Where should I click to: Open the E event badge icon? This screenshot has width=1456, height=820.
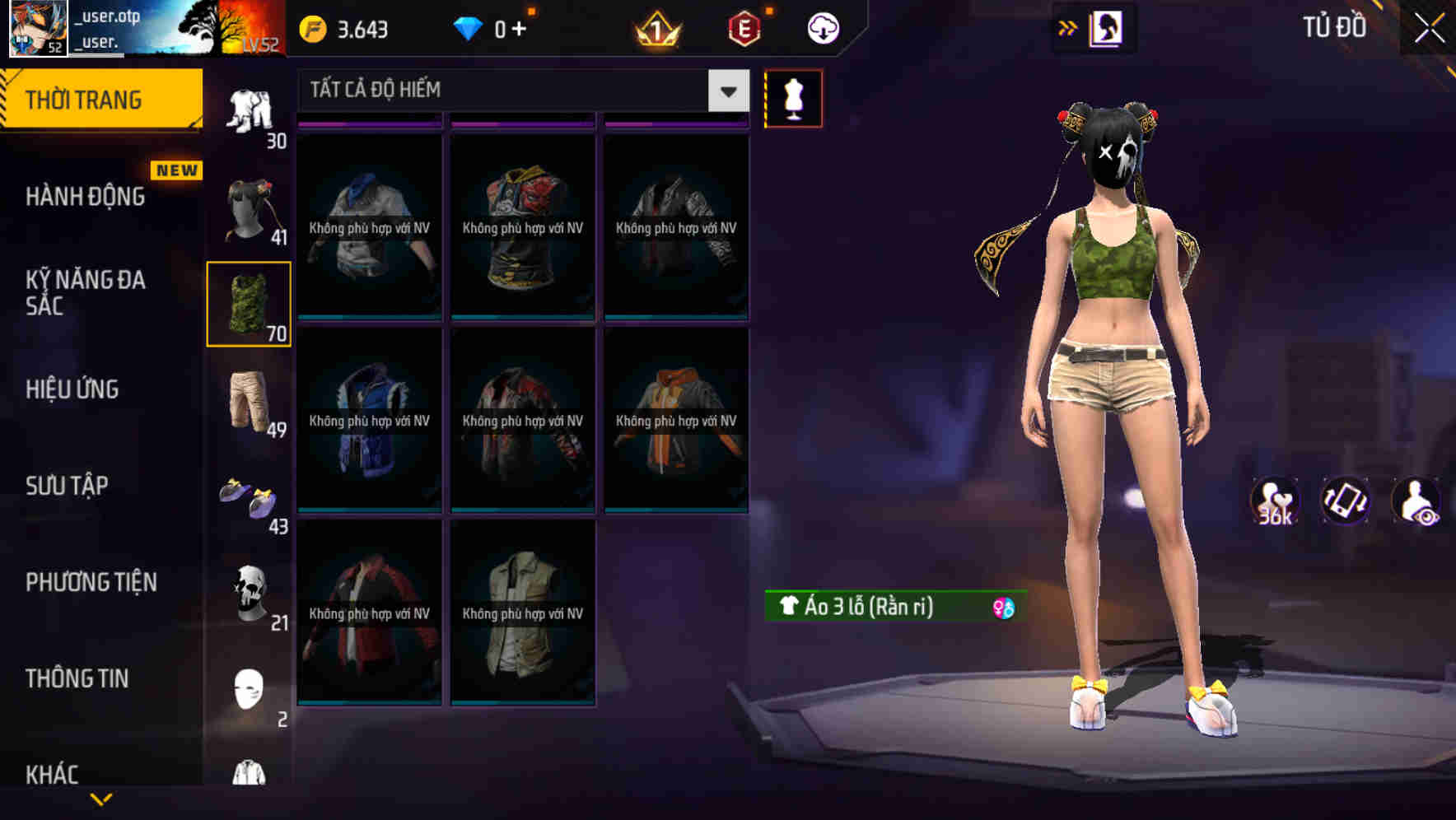point(744,27)
